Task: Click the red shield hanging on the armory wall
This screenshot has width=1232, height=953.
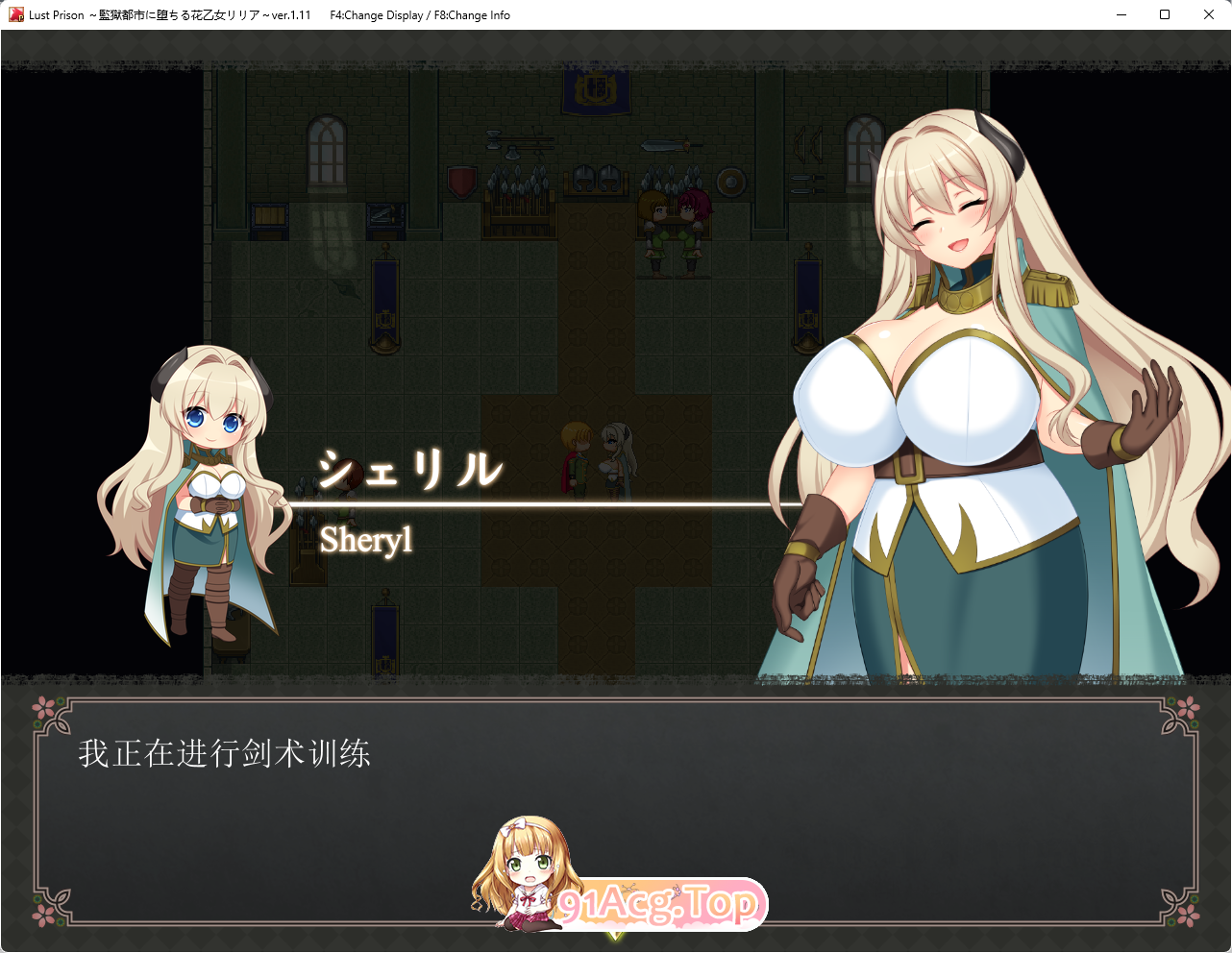Action: (461, 181)
